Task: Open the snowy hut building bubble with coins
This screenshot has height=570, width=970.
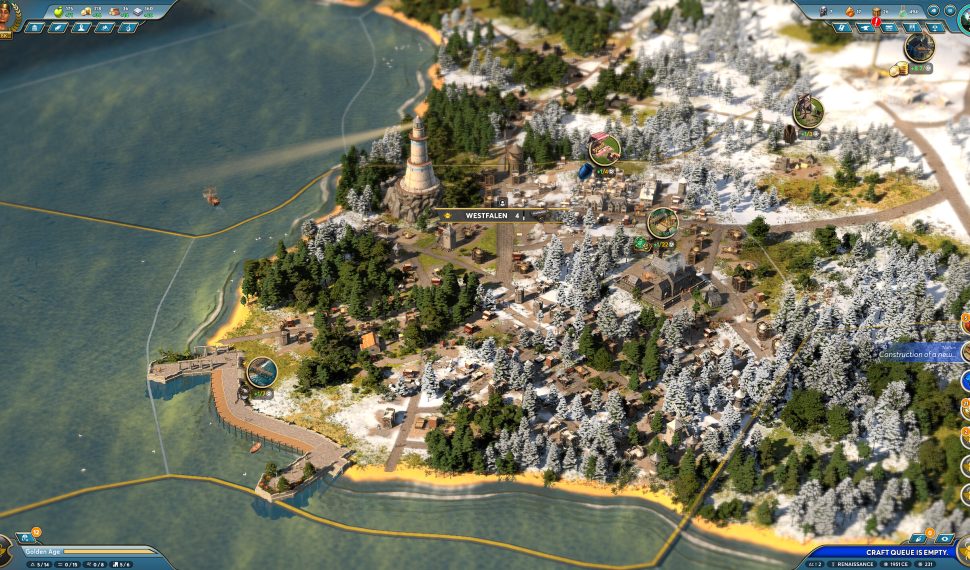Action: (x=919, y=47)
